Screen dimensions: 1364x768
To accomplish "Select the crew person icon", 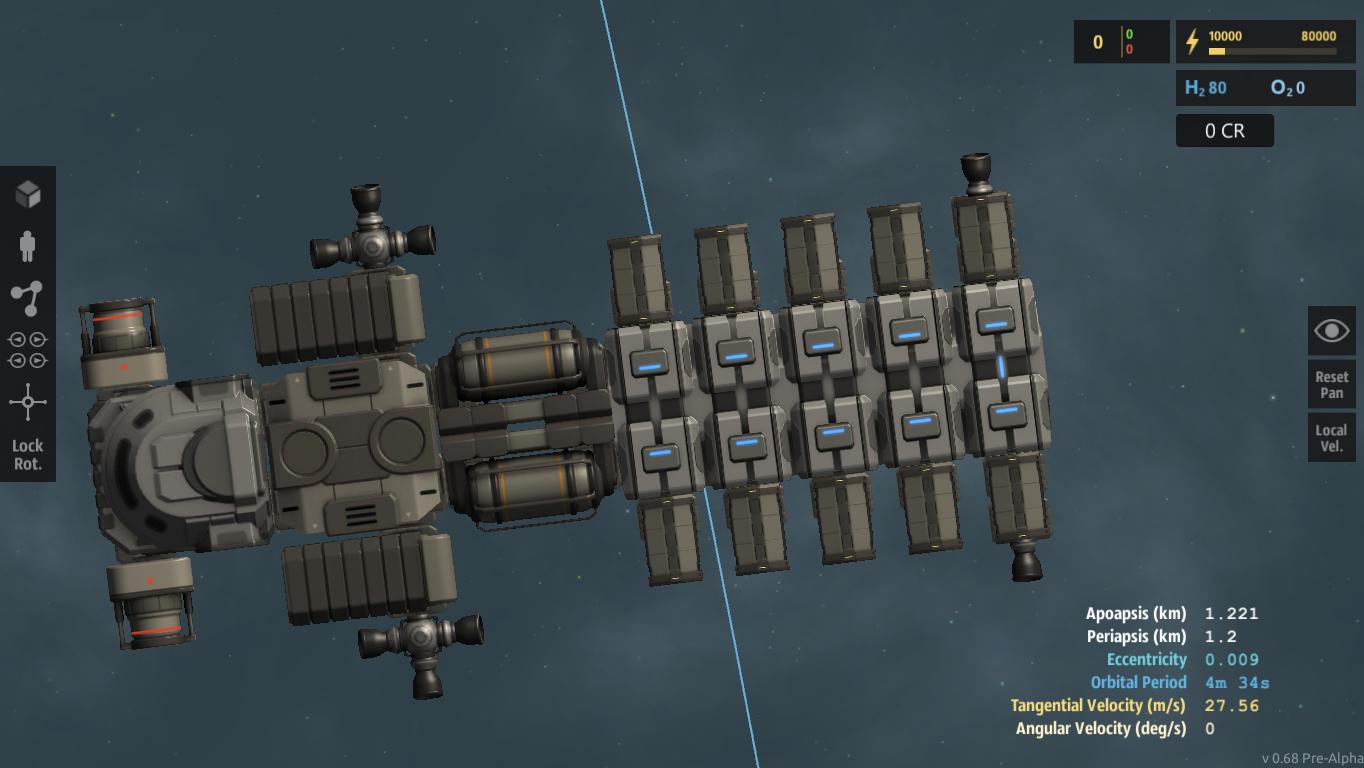I will 28,245.
